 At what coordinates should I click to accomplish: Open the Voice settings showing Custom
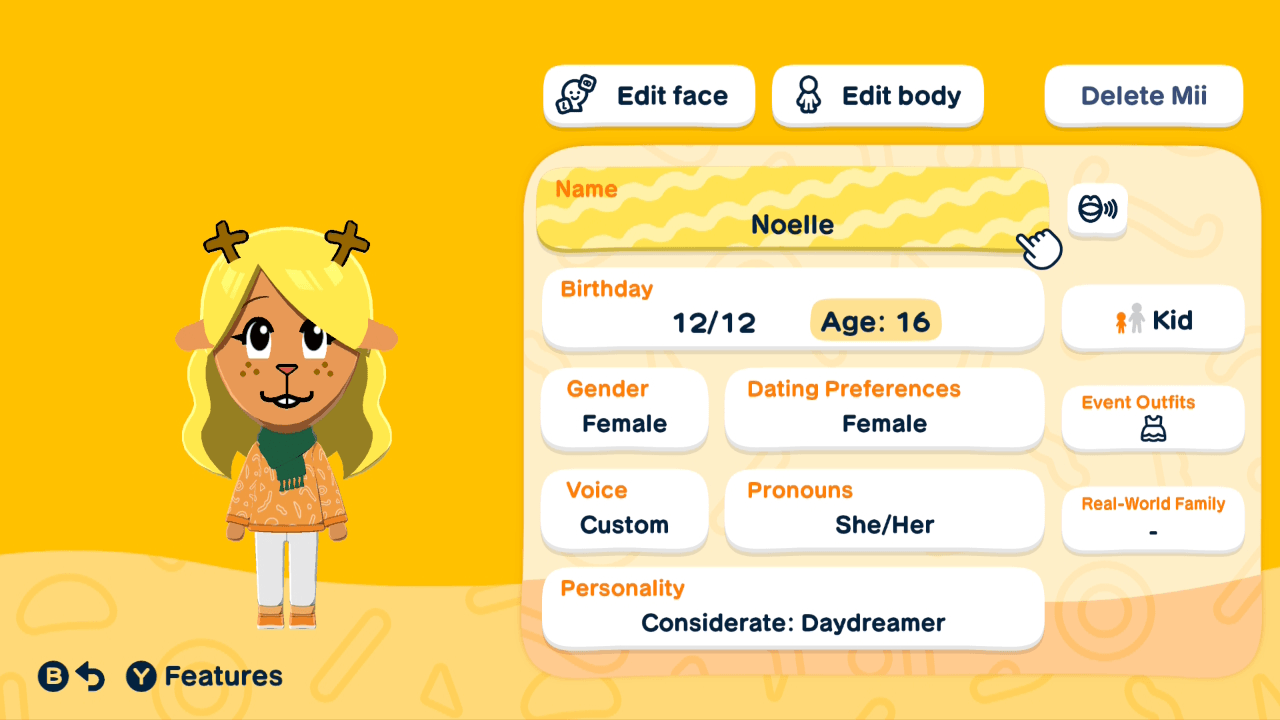pos(624,511)
